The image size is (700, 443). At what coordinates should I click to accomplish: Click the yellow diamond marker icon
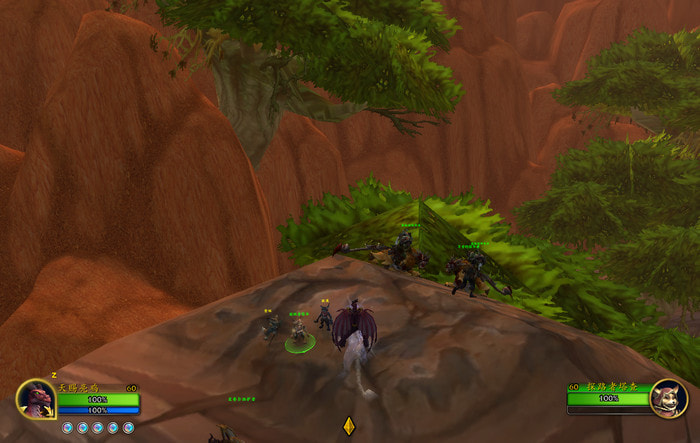click(348, 425)
